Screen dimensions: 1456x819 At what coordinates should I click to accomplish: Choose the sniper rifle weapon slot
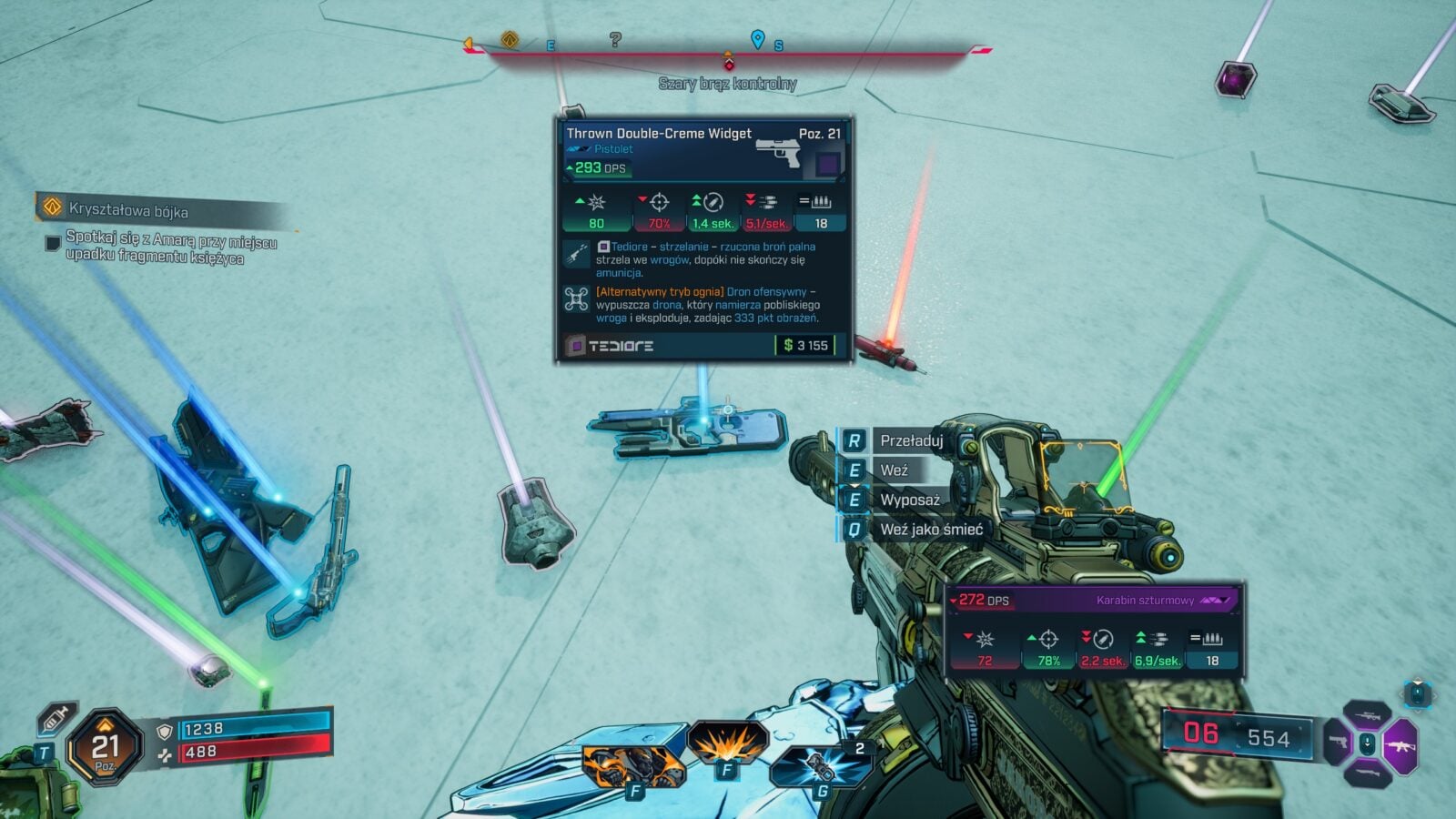(x=1366, y=715)
